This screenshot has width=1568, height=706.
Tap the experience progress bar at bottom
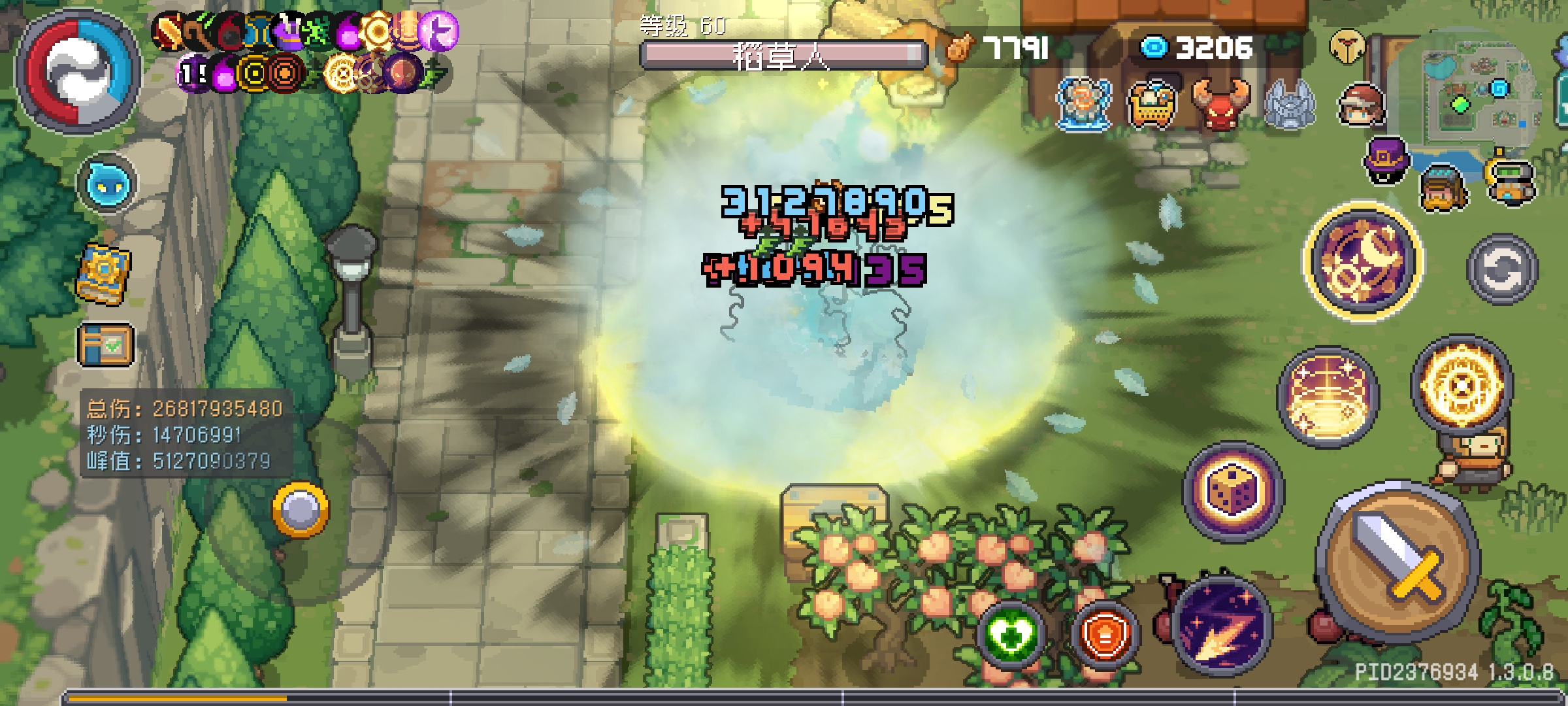(784, 696)
